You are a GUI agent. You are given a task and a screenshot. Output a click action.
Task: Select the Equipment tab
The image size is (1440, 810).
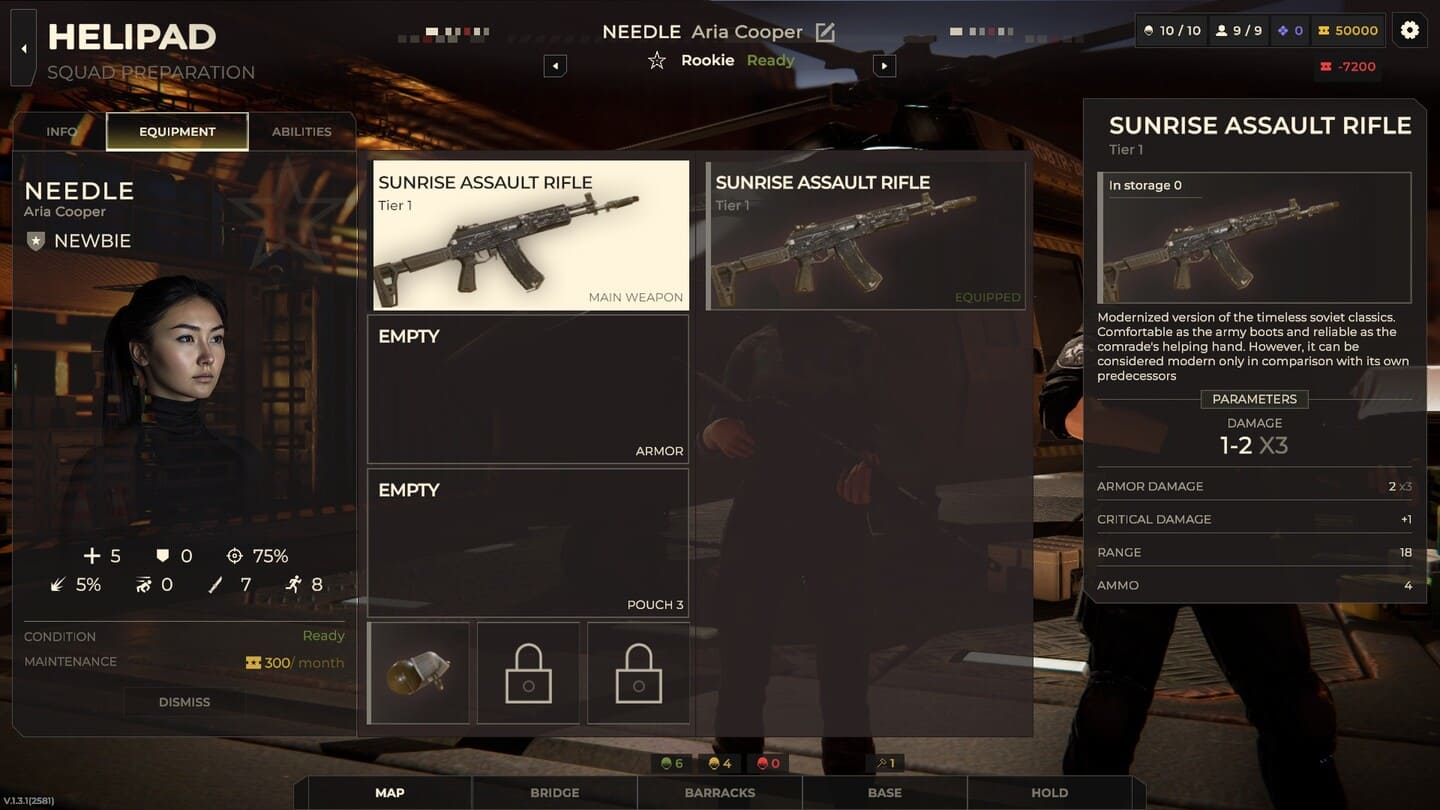[x=177, y=131]
